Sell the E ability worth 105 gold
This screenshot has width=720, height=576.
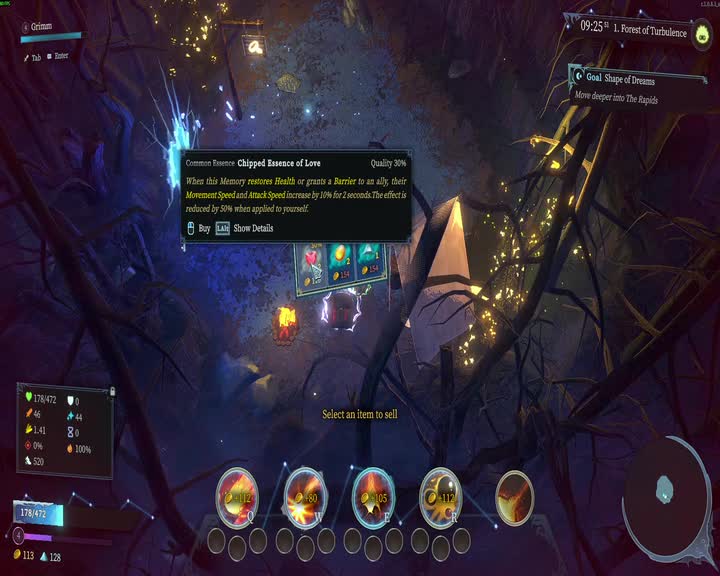(x=373, y=497)
